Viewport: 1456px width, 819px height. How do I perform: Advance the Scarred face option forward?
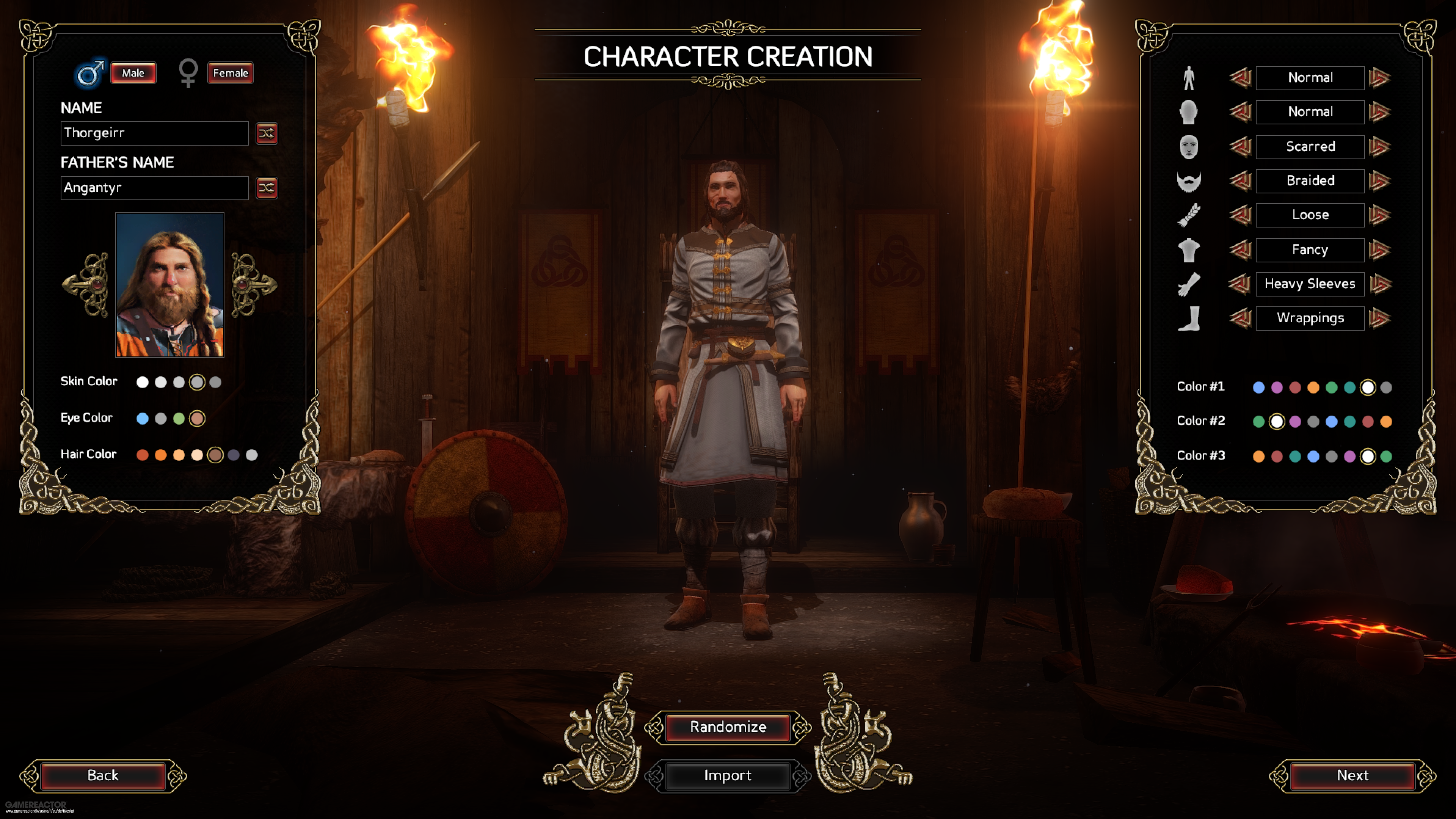1380,147
